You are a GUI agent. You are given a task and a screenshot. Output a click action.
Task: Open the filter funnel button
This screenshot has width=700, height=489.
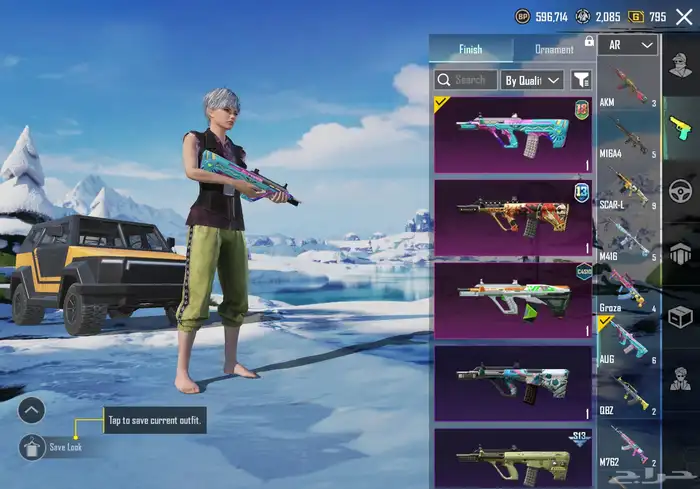(x=581, y=80)
